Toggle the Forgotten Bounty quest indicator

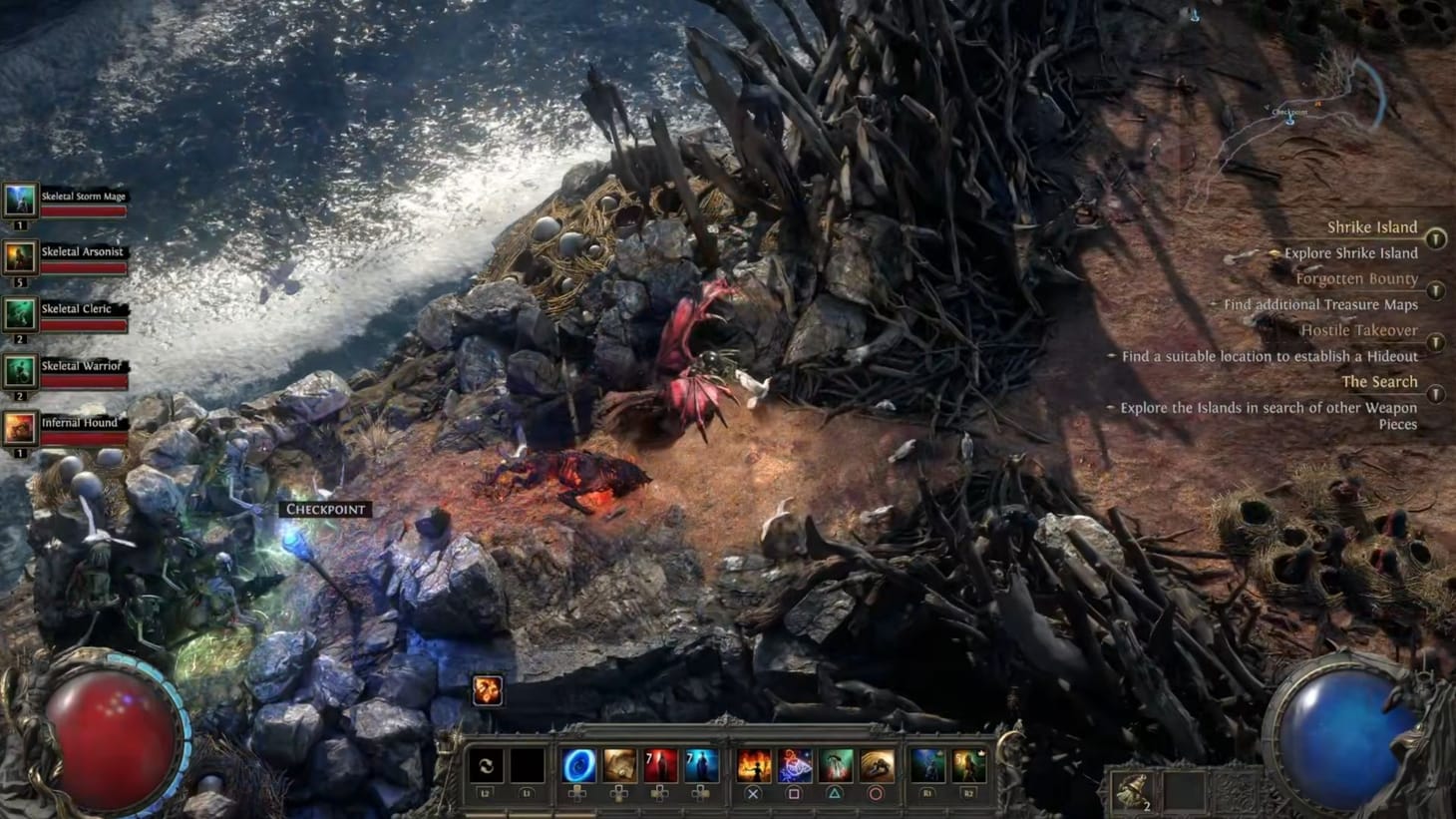1436,288
